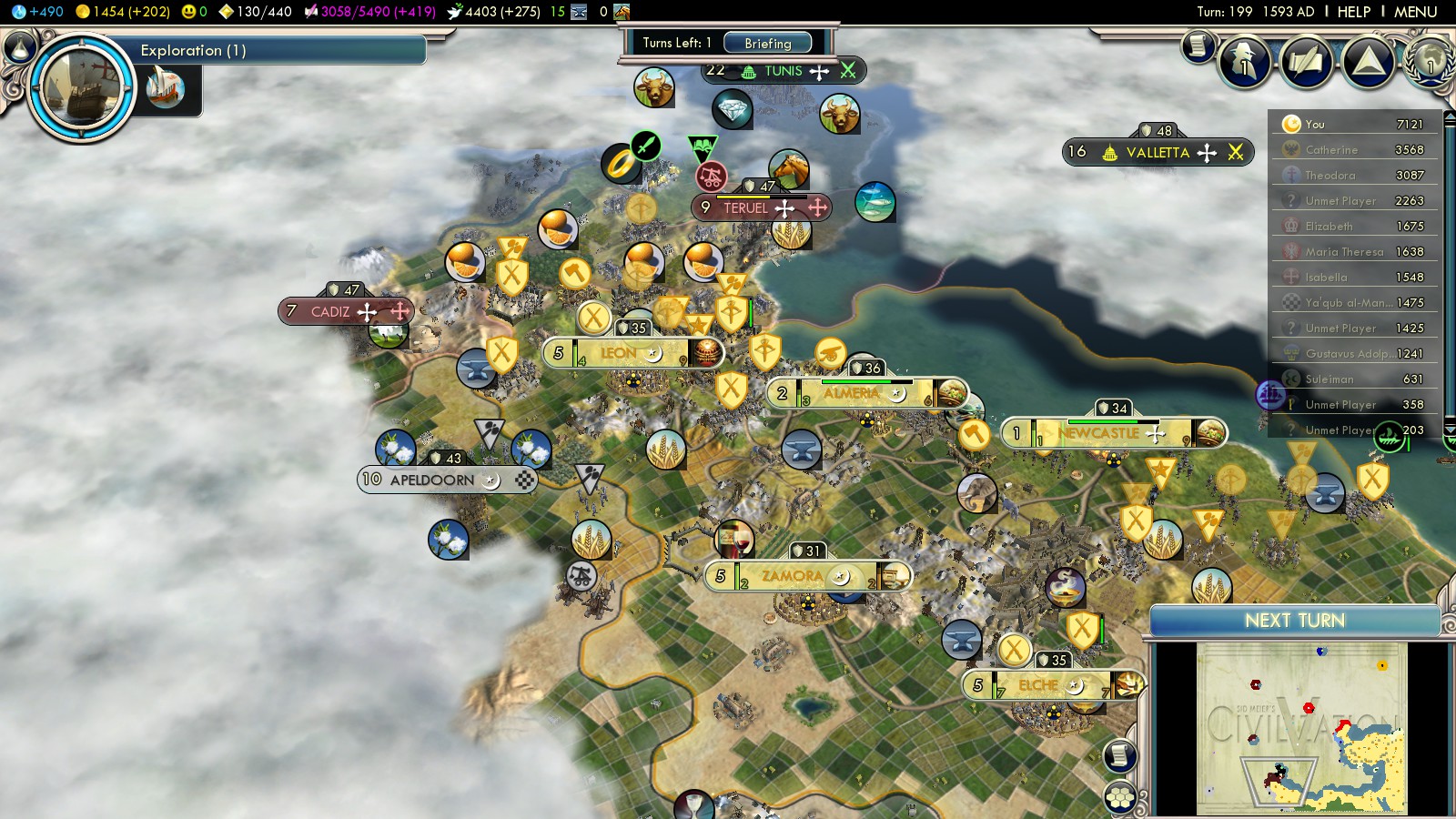End the turn with Next Turn
1456x819 pixels.
point(1294,621)
